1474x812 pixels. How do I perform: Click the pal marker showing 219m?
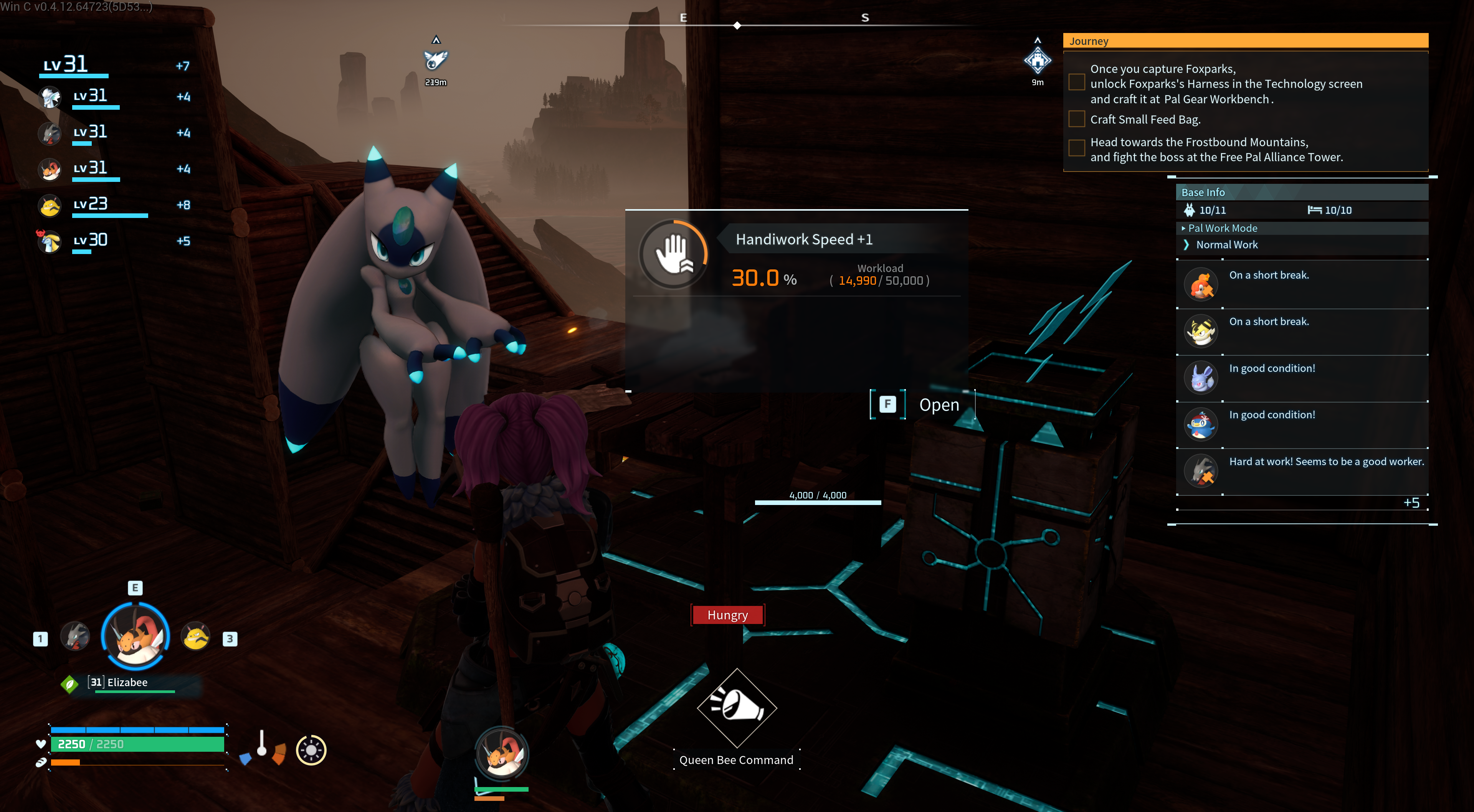click(435, 59)
